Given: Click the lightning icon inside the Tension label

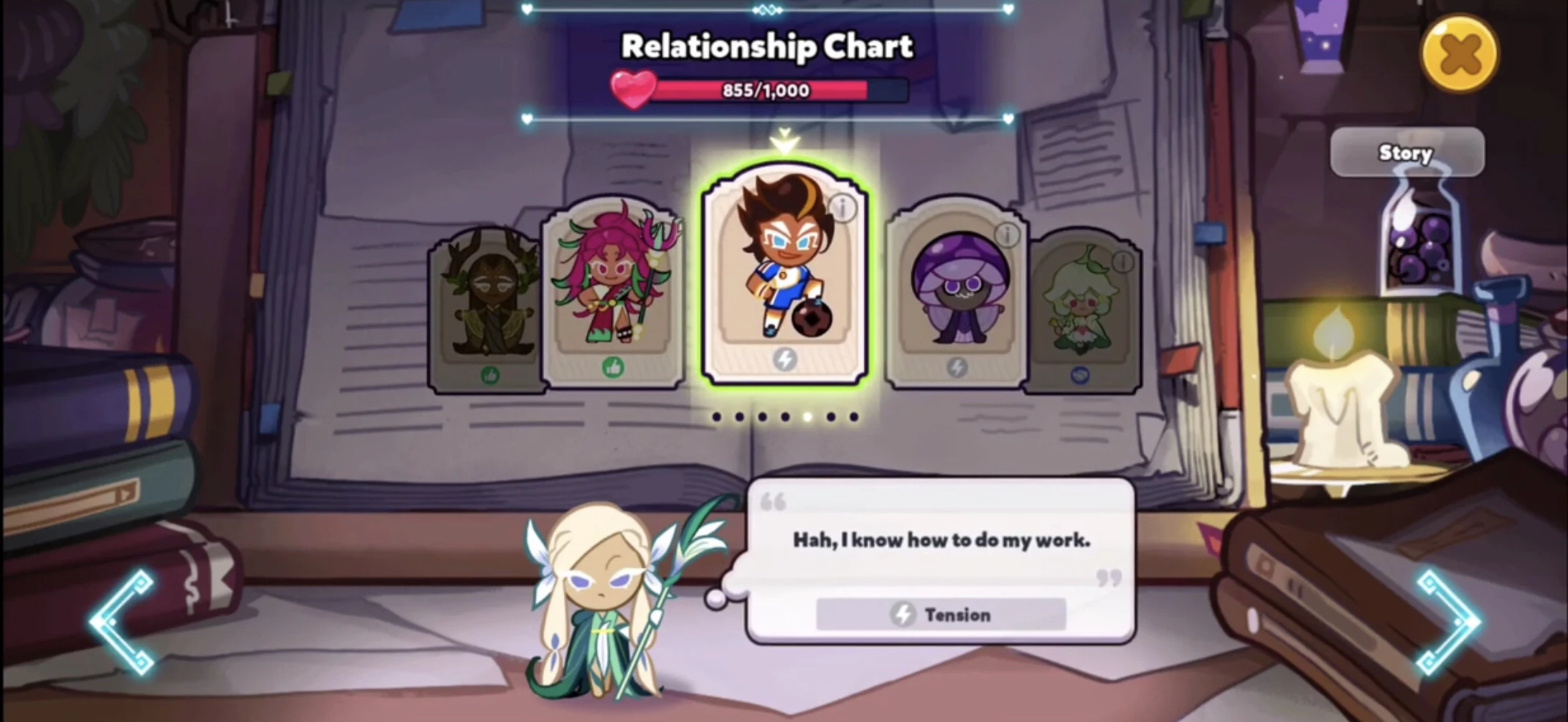Looking at the screenshot, I should (903, 614).
